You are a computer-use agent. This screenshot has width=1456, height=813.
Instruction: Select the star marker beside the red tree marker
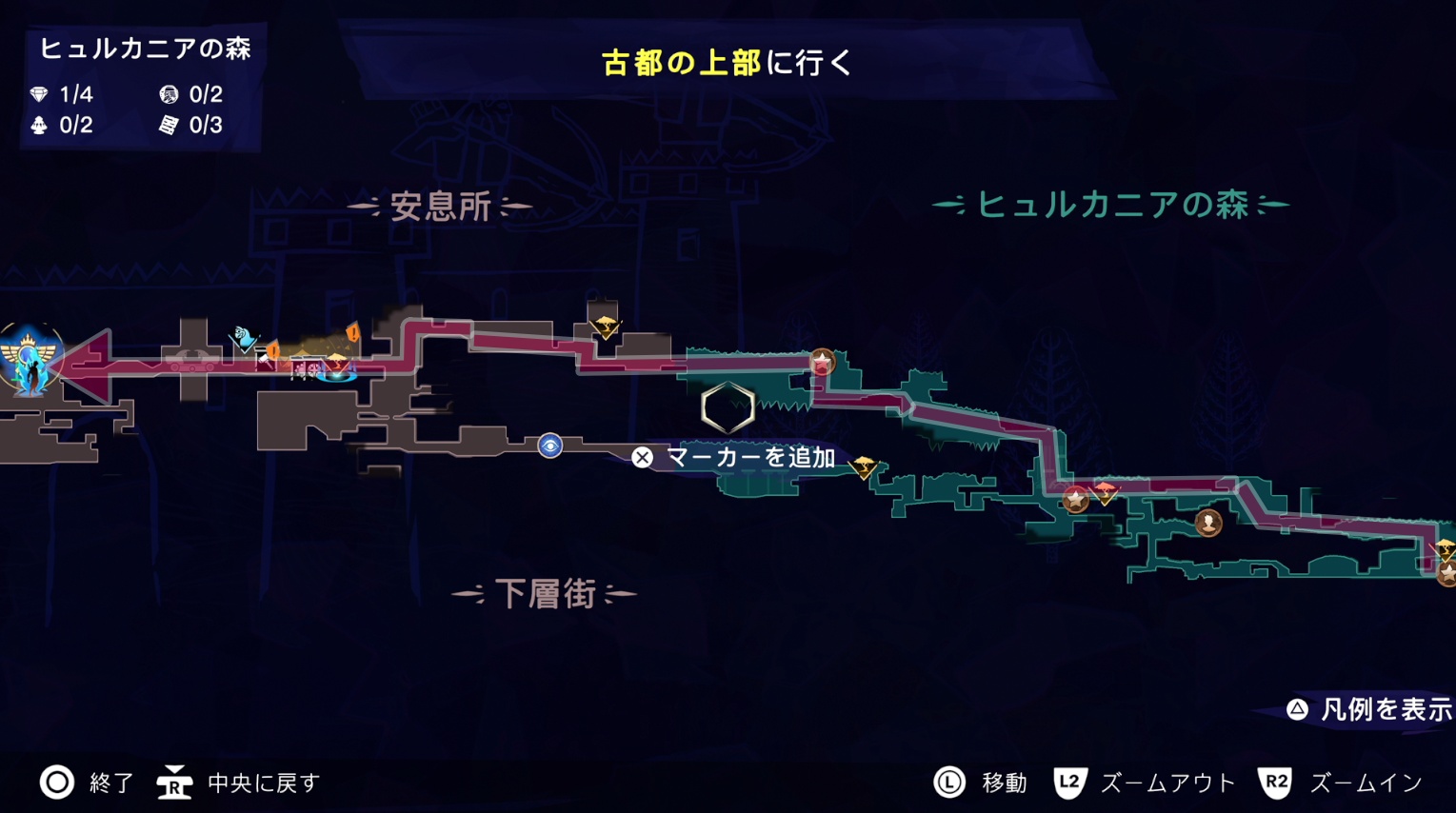(1075, 500)
